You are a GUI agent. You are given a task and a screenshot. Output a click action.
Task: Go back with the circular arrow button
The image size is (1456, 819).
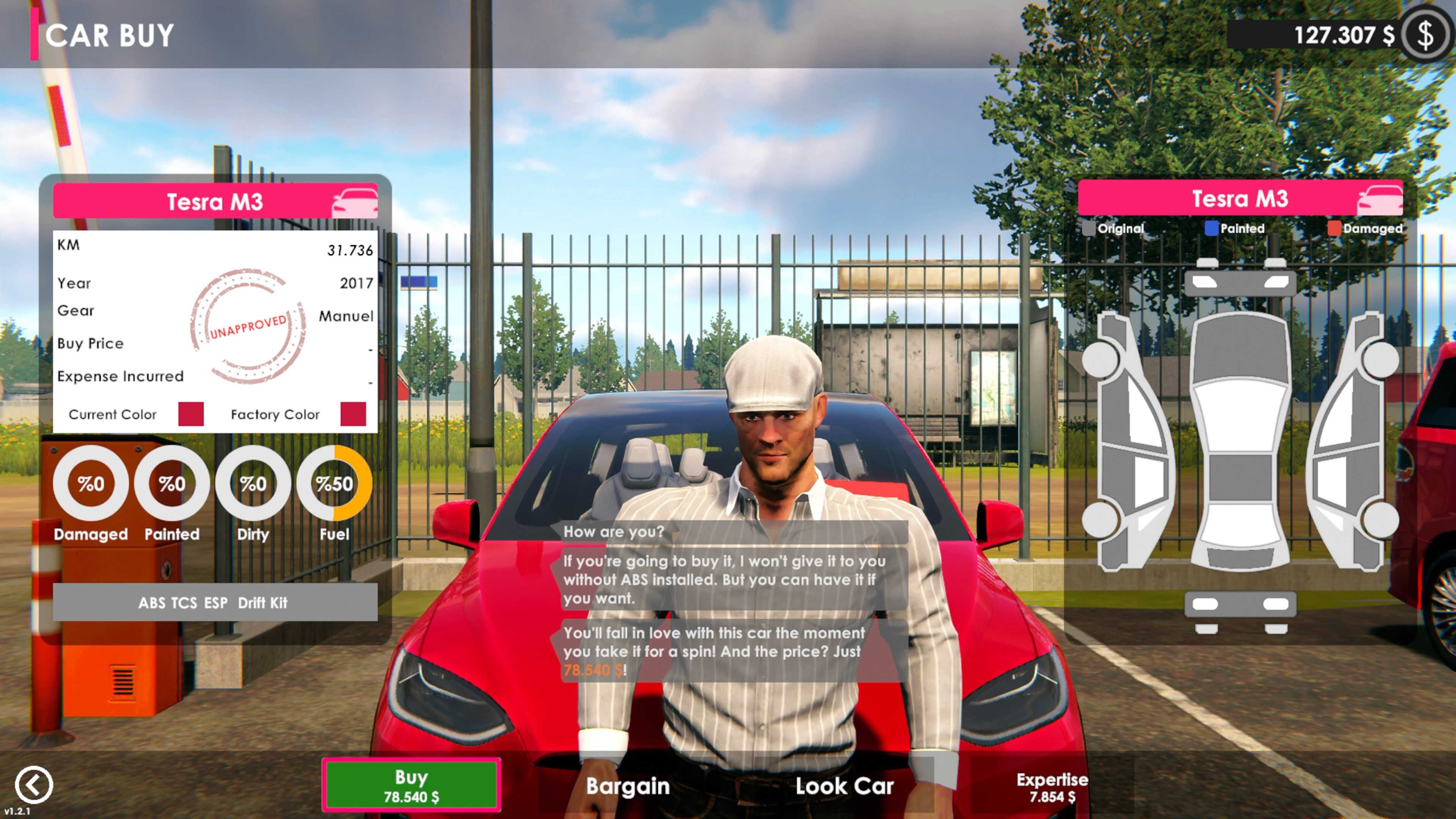34,784
